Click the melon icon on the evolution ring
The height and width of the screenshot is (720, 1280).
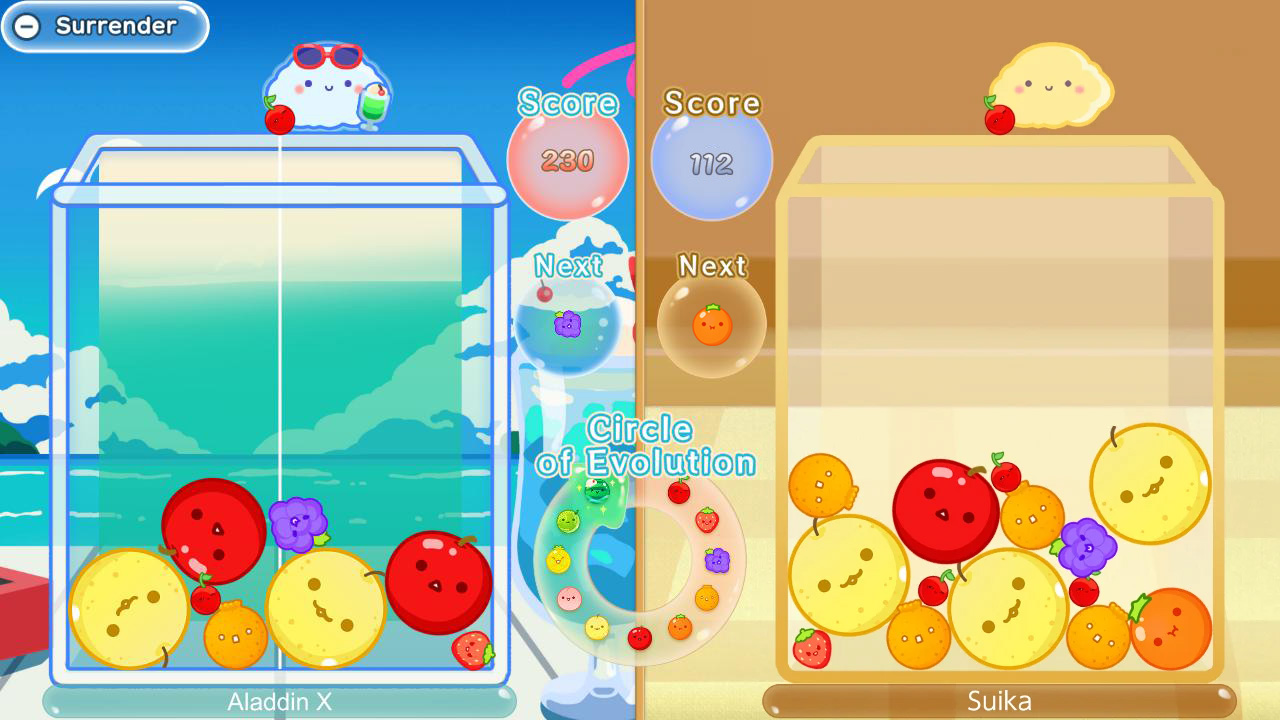point(568,520)
